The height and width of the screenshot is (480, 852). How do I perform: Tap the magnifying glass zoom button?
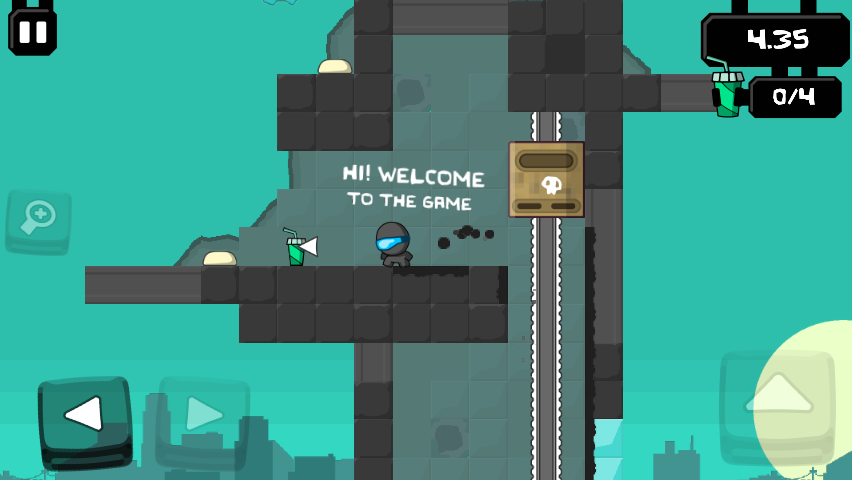[x=38, y=219]
